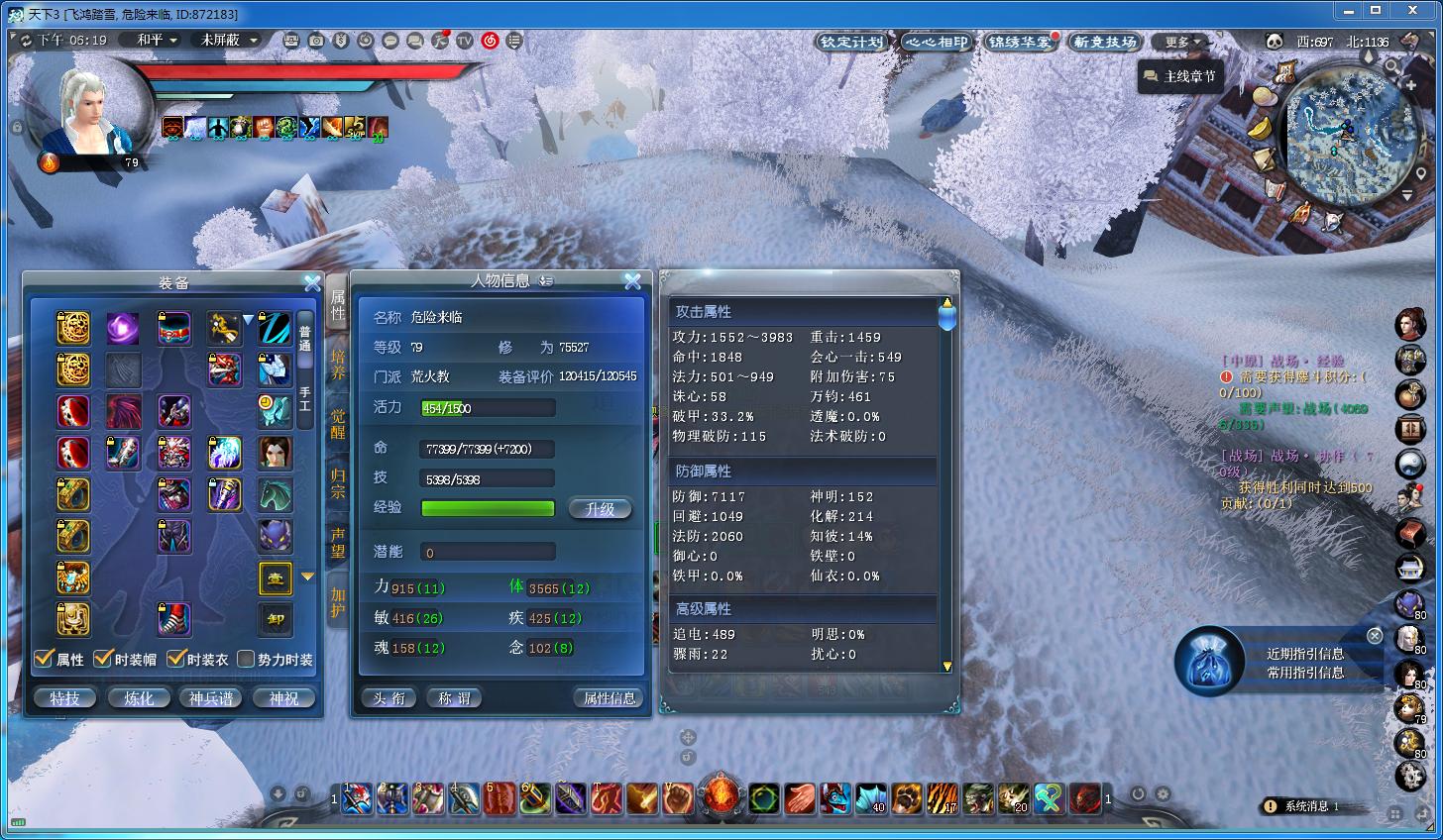The image size is (1443, 840).
Task: Toggle the 时装衣 checkbox
Action: tap(176, 659)
